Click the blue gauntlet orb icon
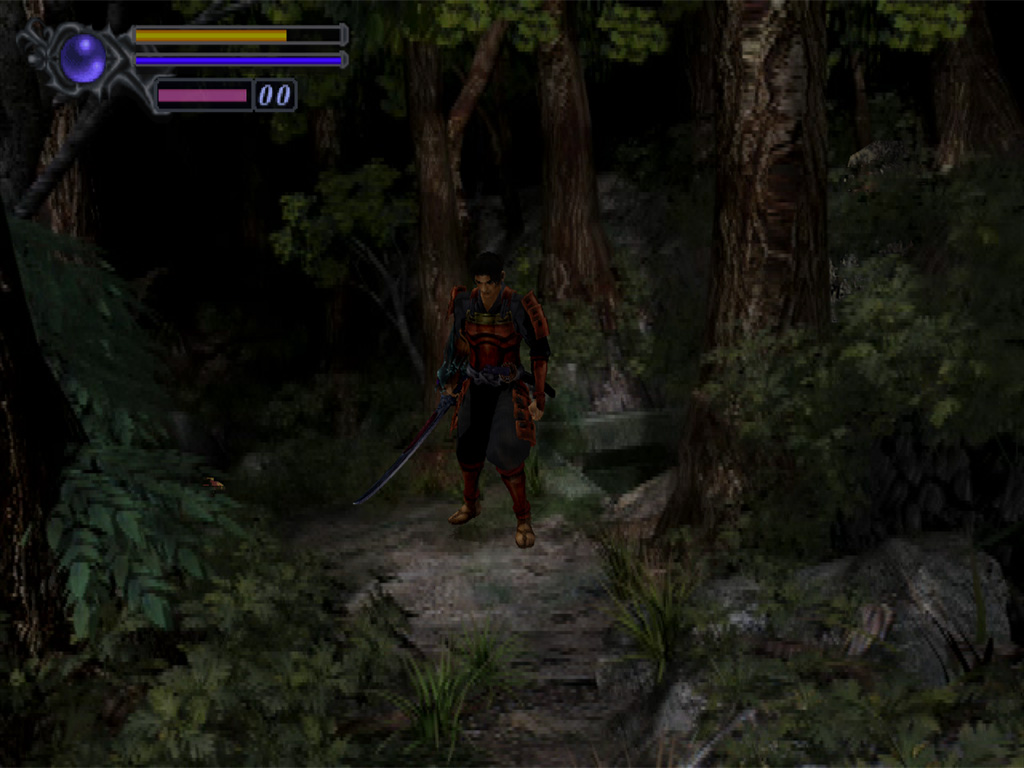Image resolution: width=1024 pixels, height=768 pixels. tap(82, 59)
